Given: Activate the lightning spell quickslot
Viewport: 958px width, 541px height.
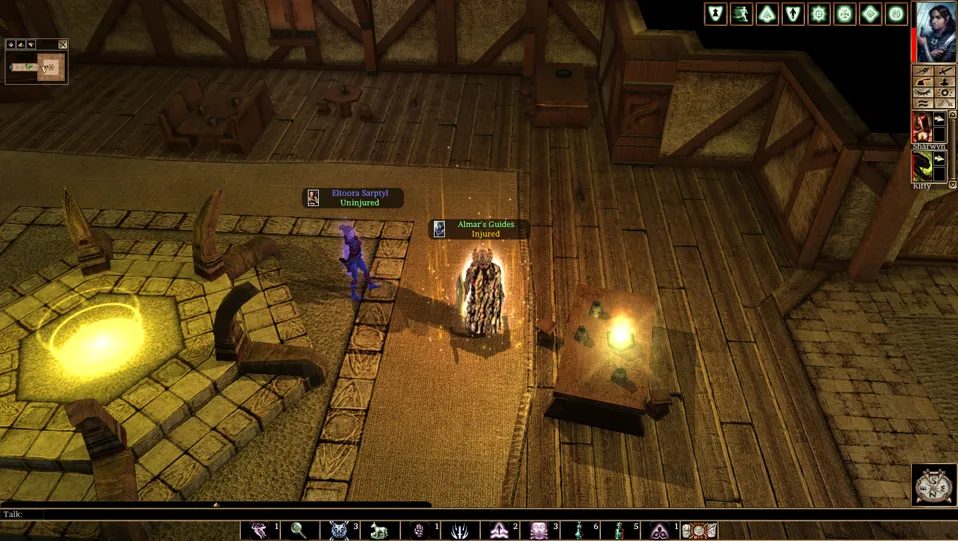Looking at the screenshot, I should pyautogui.click(x=460, y=531).
